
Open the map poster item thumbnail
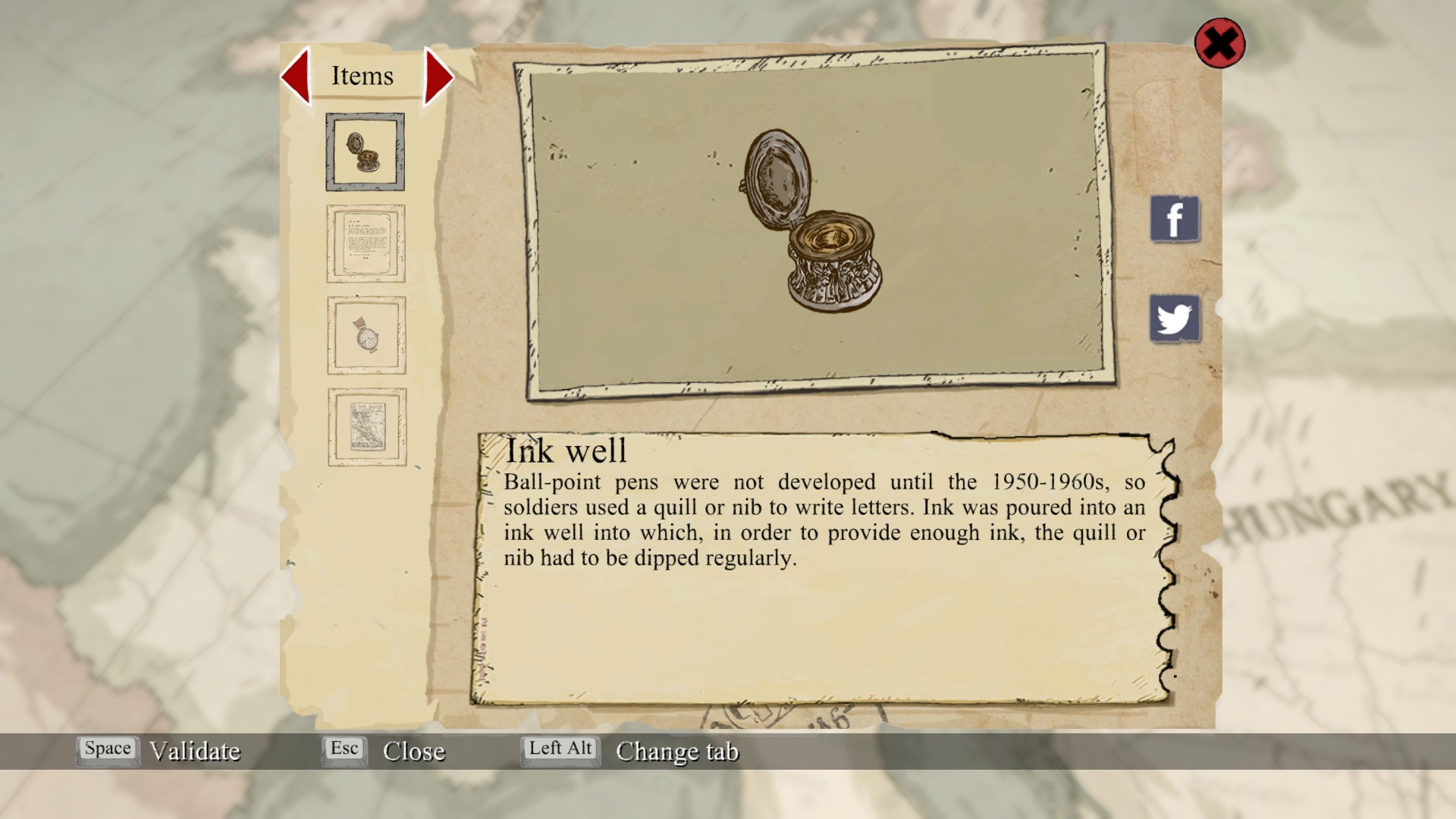coord(367,427)
